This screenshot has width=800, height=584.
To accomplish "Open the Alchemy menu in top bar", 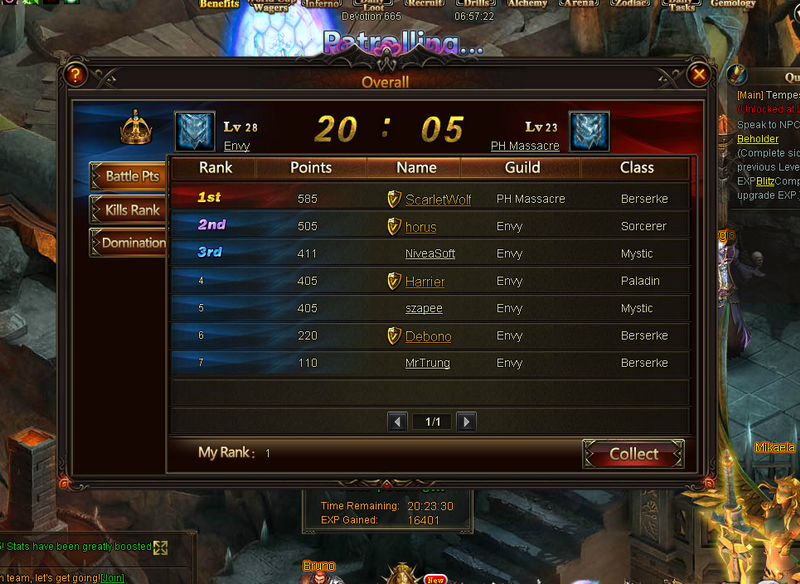I will [527, 5].
